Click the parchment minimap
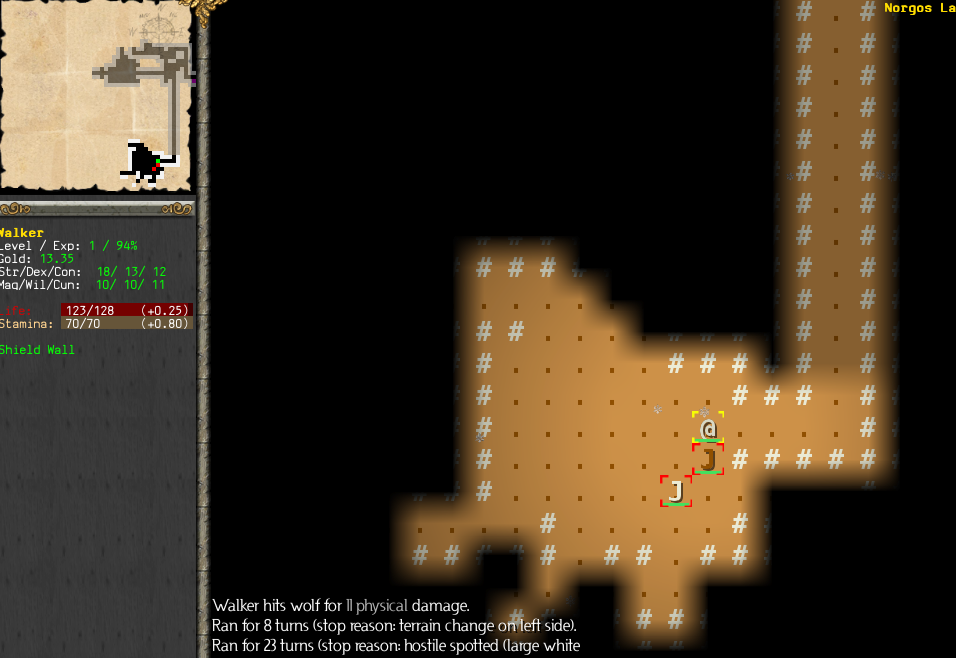This screenshot has width=956, height=658. pyautogui.click(x=97, y=96)
